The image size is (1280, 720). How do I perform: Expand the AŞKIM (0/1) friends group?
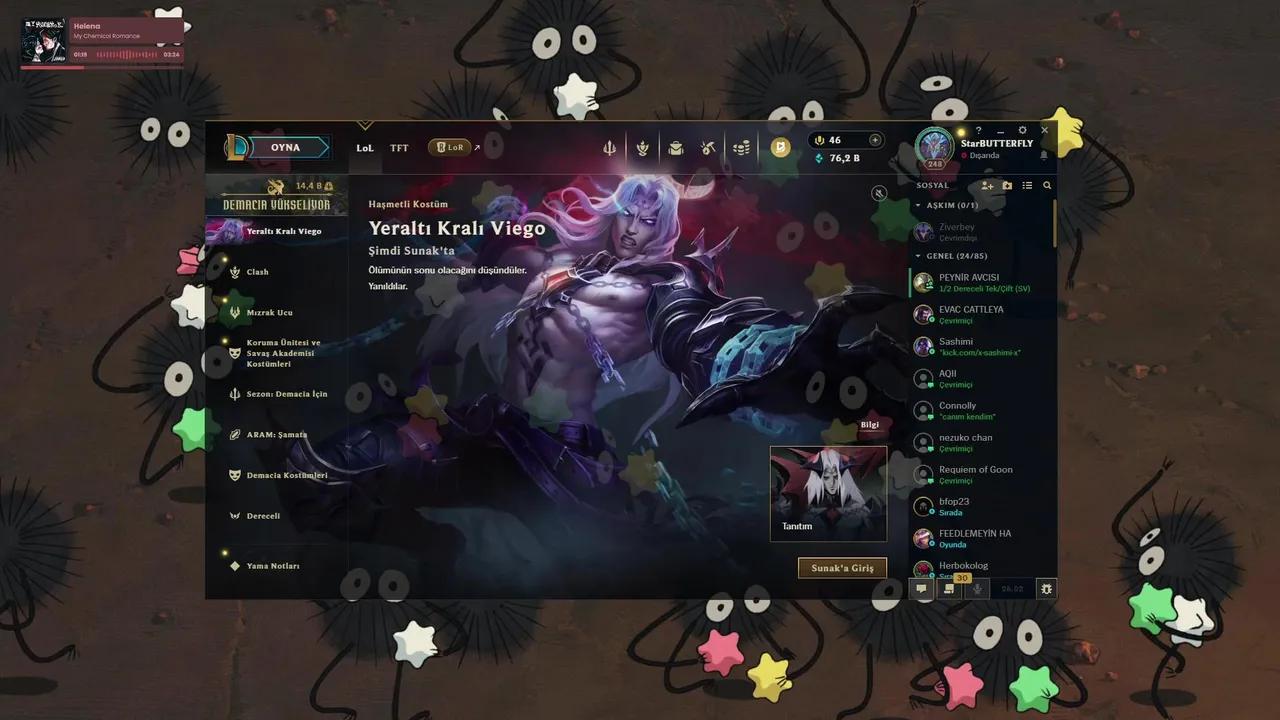tap(950, 206)
